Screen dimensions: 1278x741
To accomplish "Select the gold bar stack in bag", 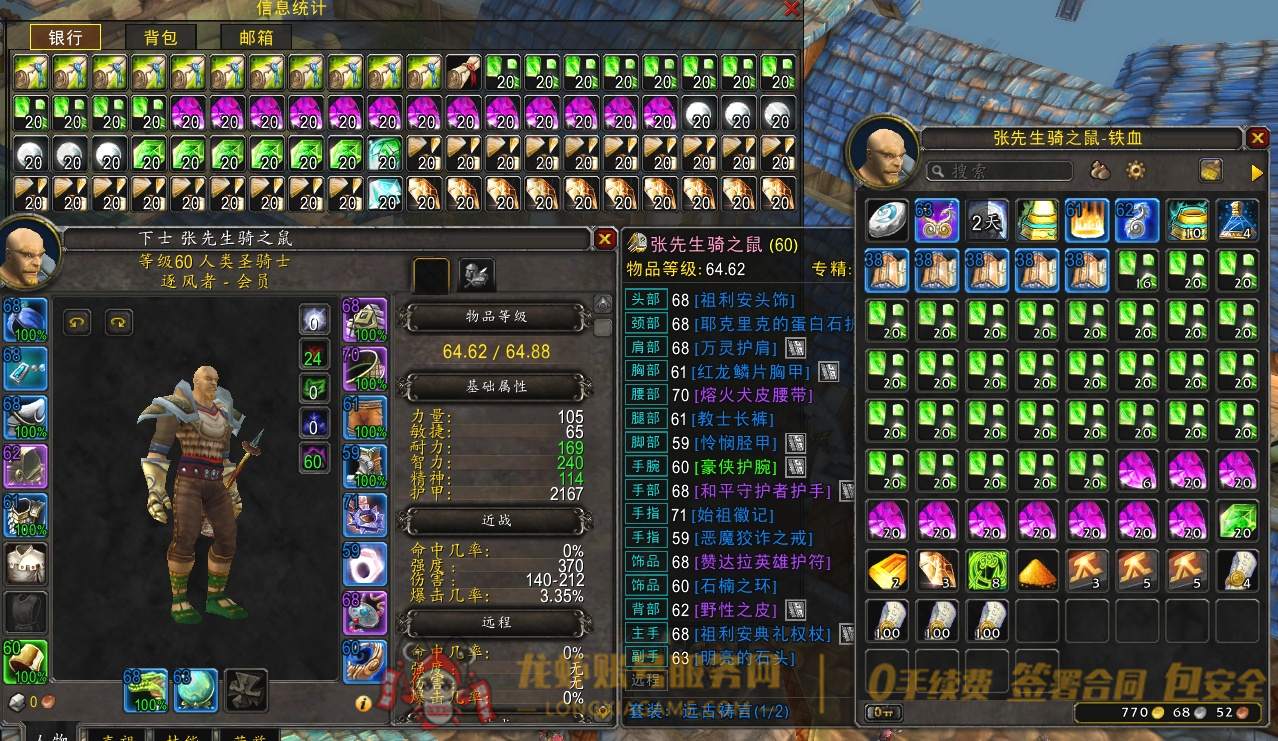I will point(887,570).
